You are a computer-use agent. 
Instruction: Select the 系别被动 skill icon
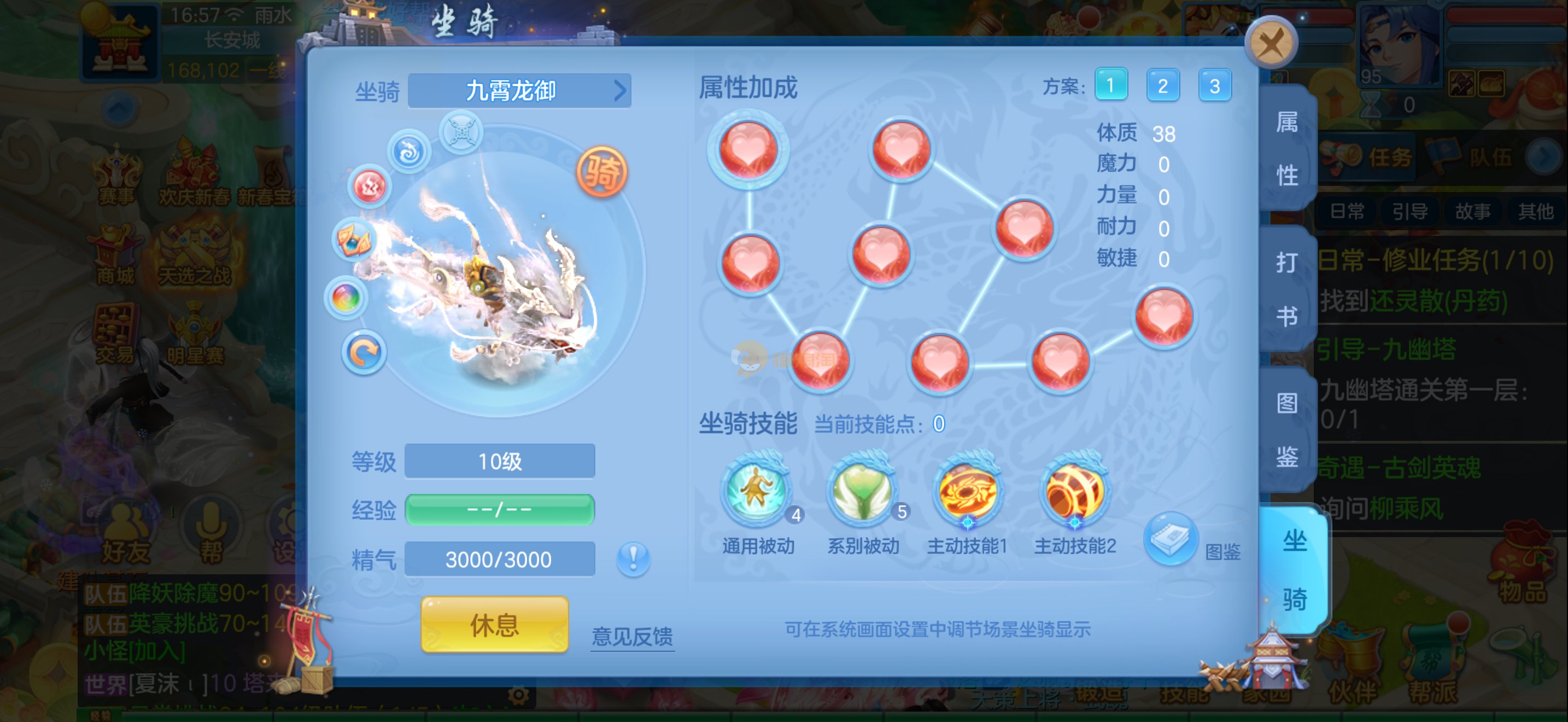pyautogui.click(x=862, y=491)
